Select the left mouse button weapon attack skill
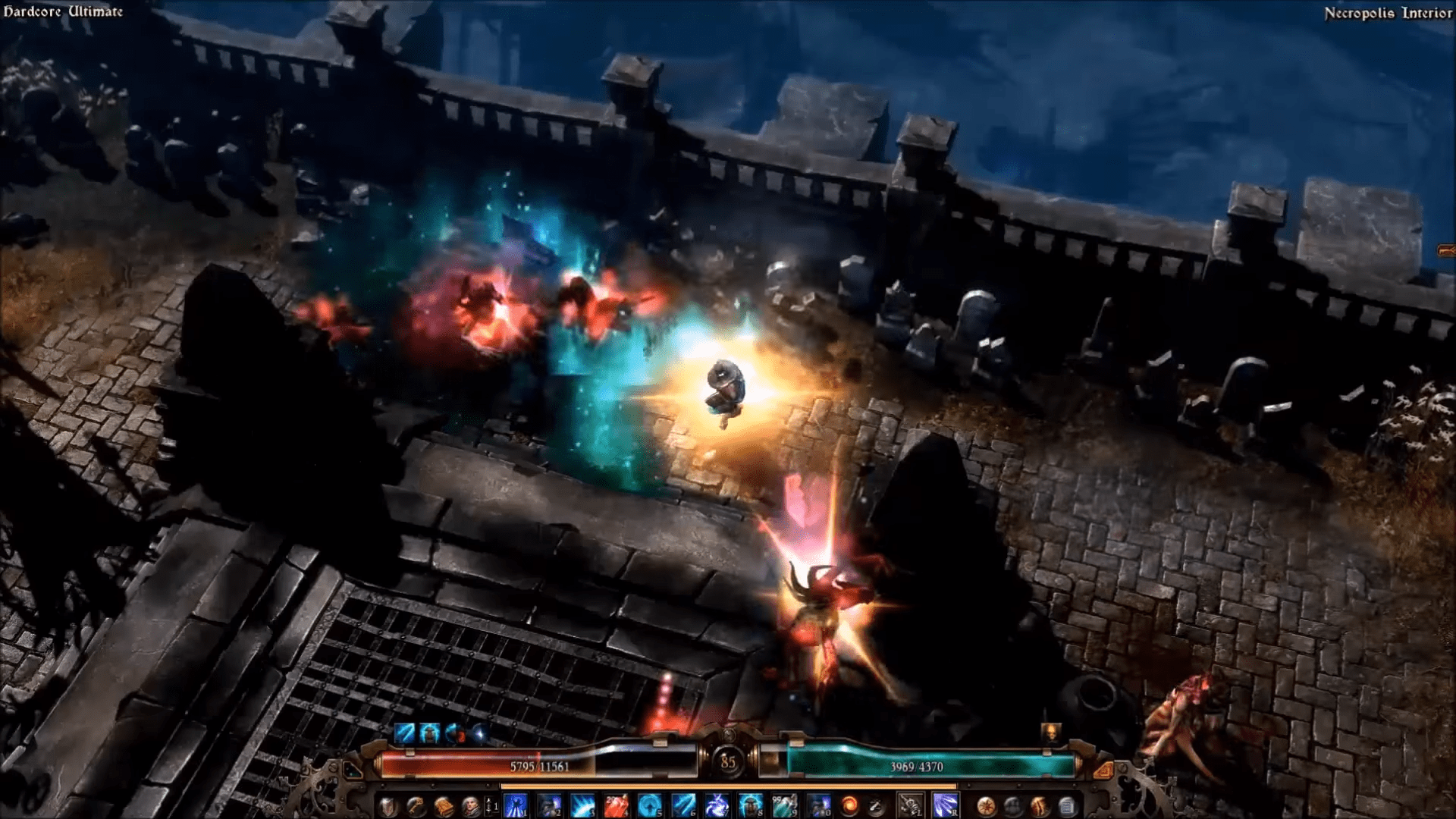 910,805
